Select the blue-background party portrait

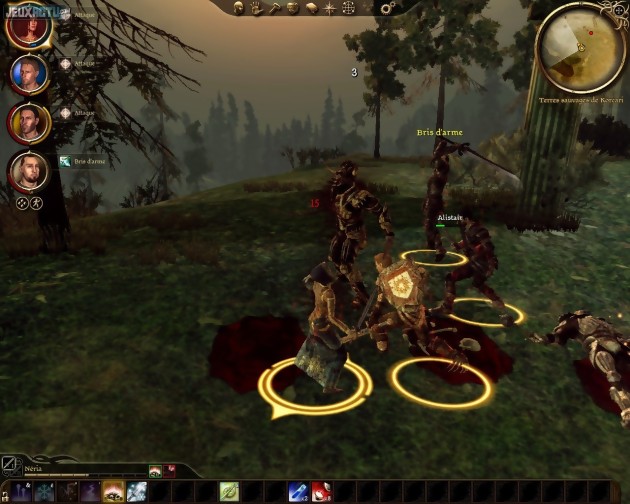(30, 73)
